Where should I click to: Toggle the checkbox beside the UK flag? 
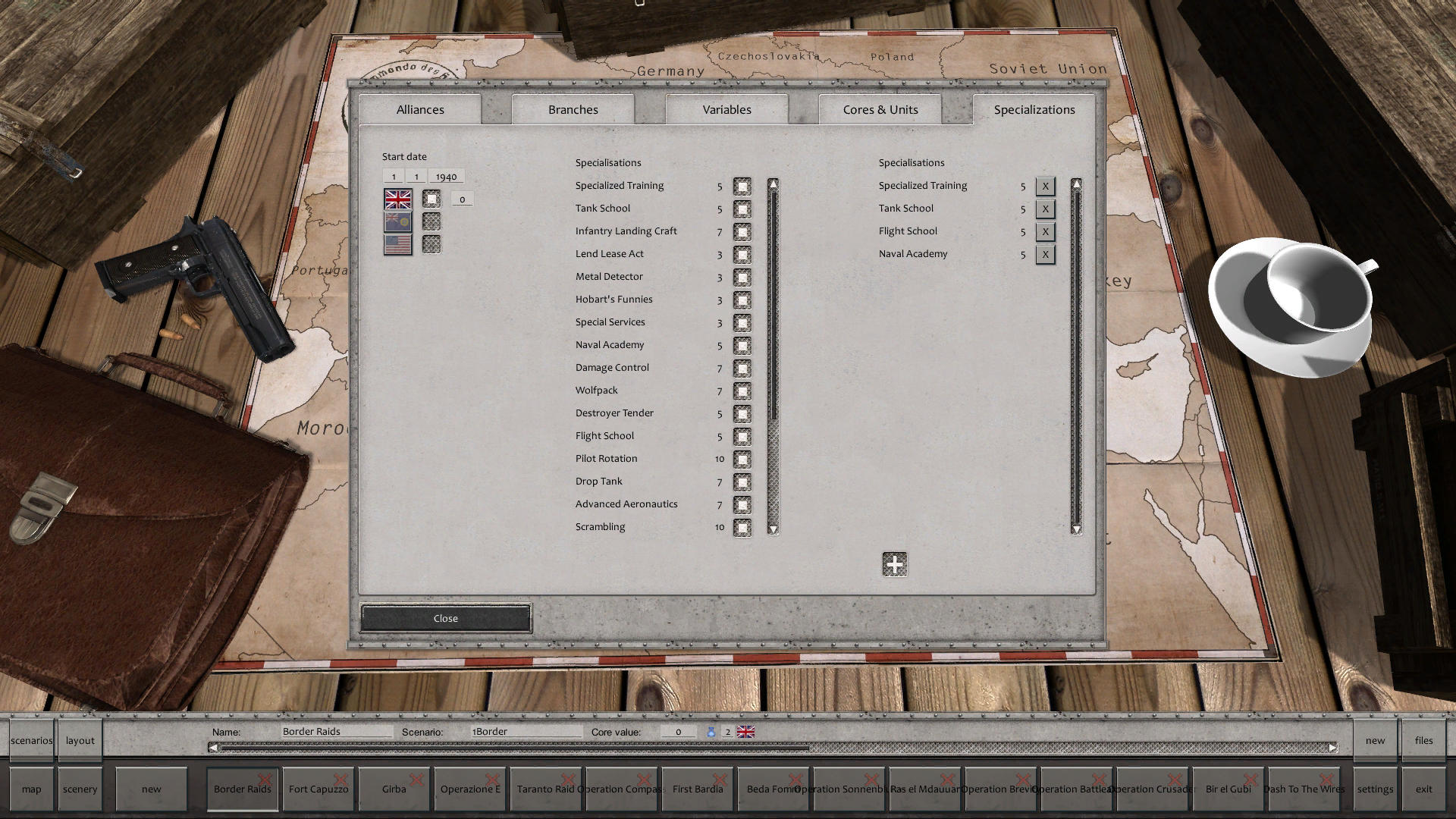click(x=431, y=199)
